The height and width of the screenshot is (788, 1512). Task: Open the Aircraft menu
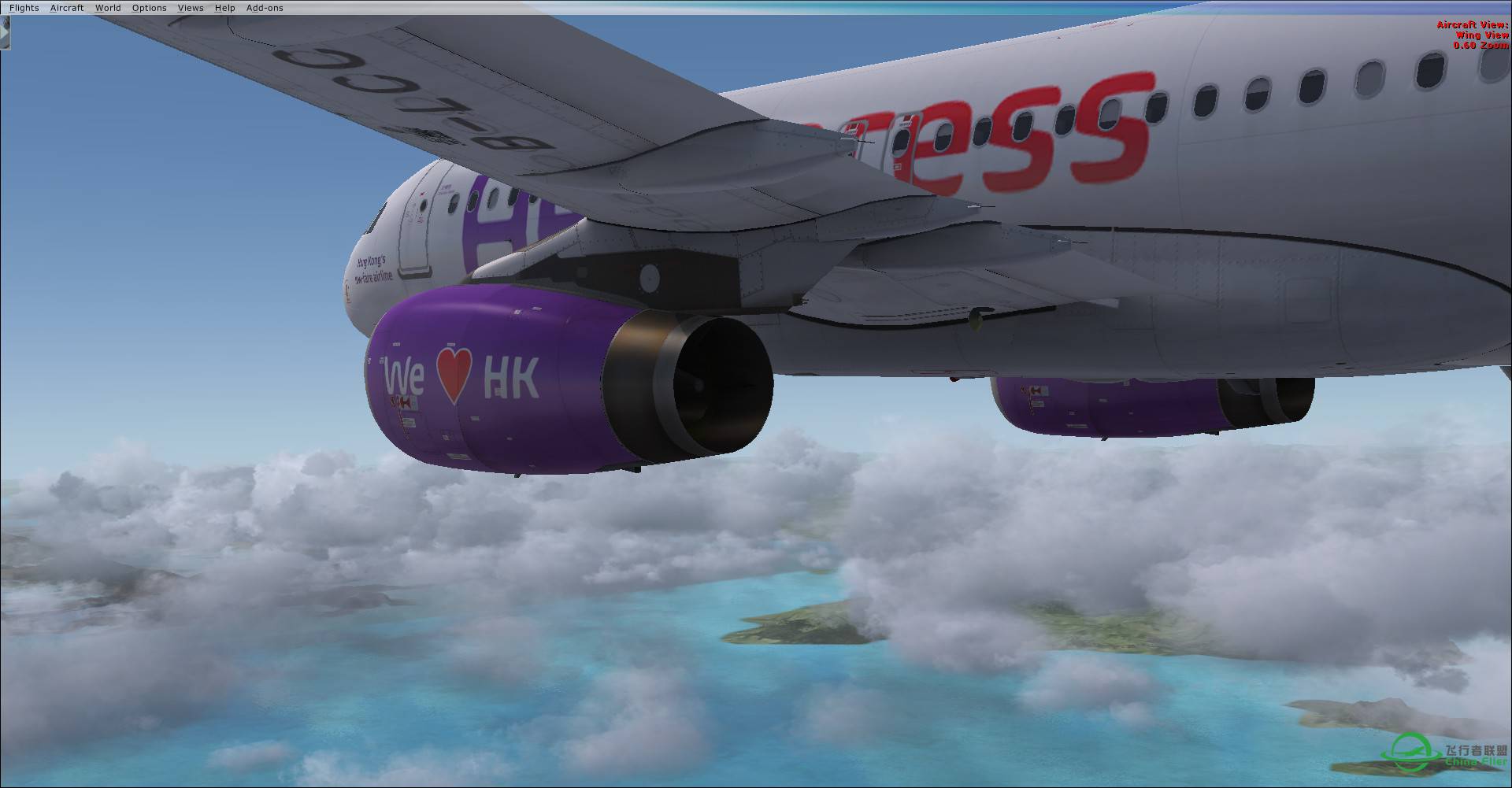tap(67, 7)
